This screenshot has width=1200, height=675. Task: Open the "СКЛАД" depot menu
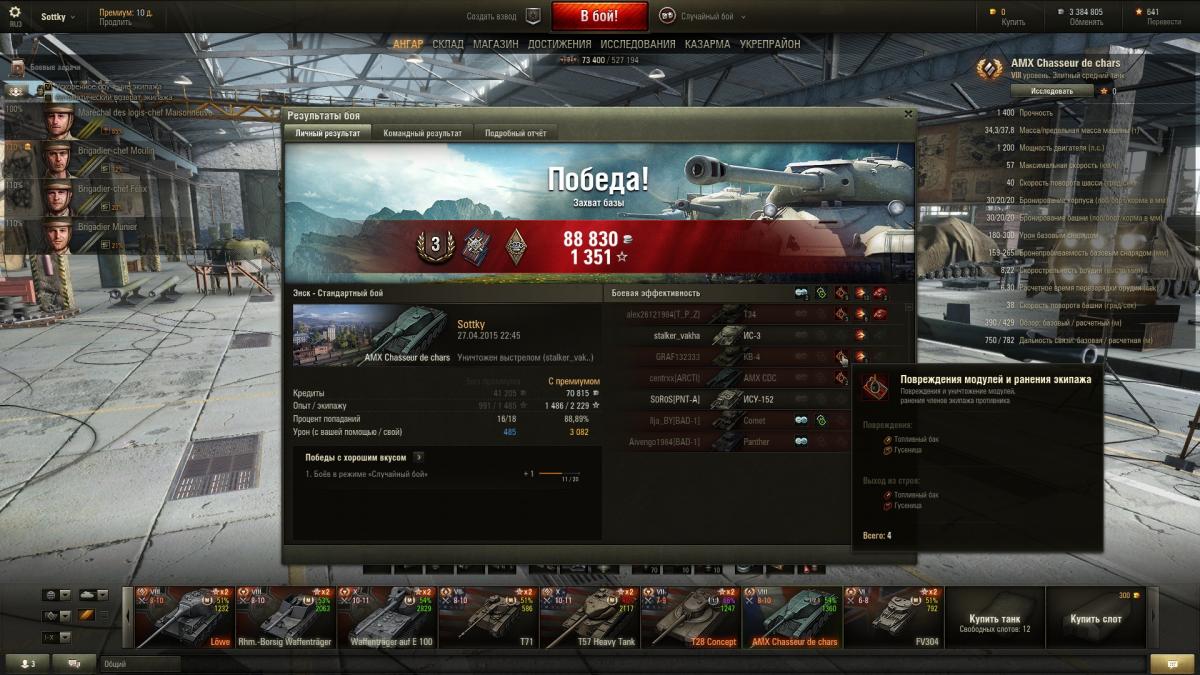[448, 44]
